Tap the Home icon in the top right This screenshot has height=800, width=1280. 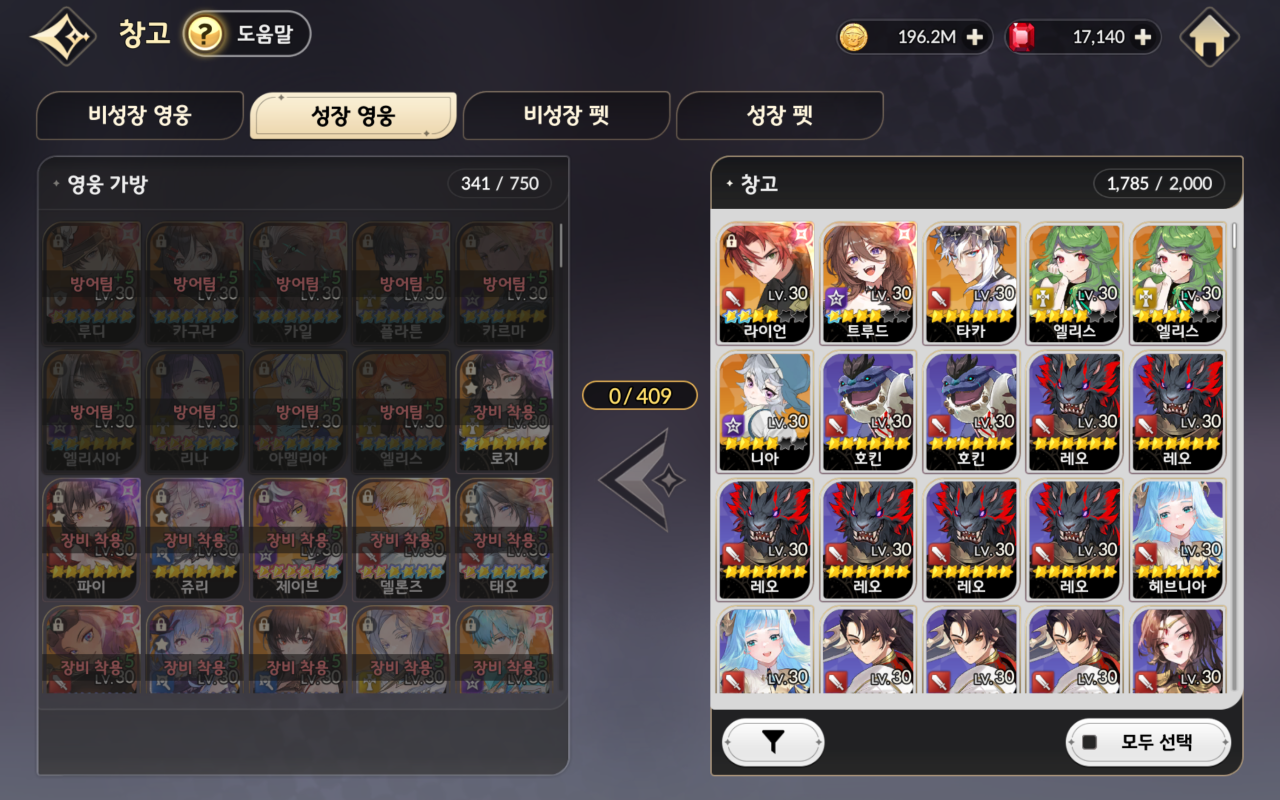click(x=1209, y=35)
